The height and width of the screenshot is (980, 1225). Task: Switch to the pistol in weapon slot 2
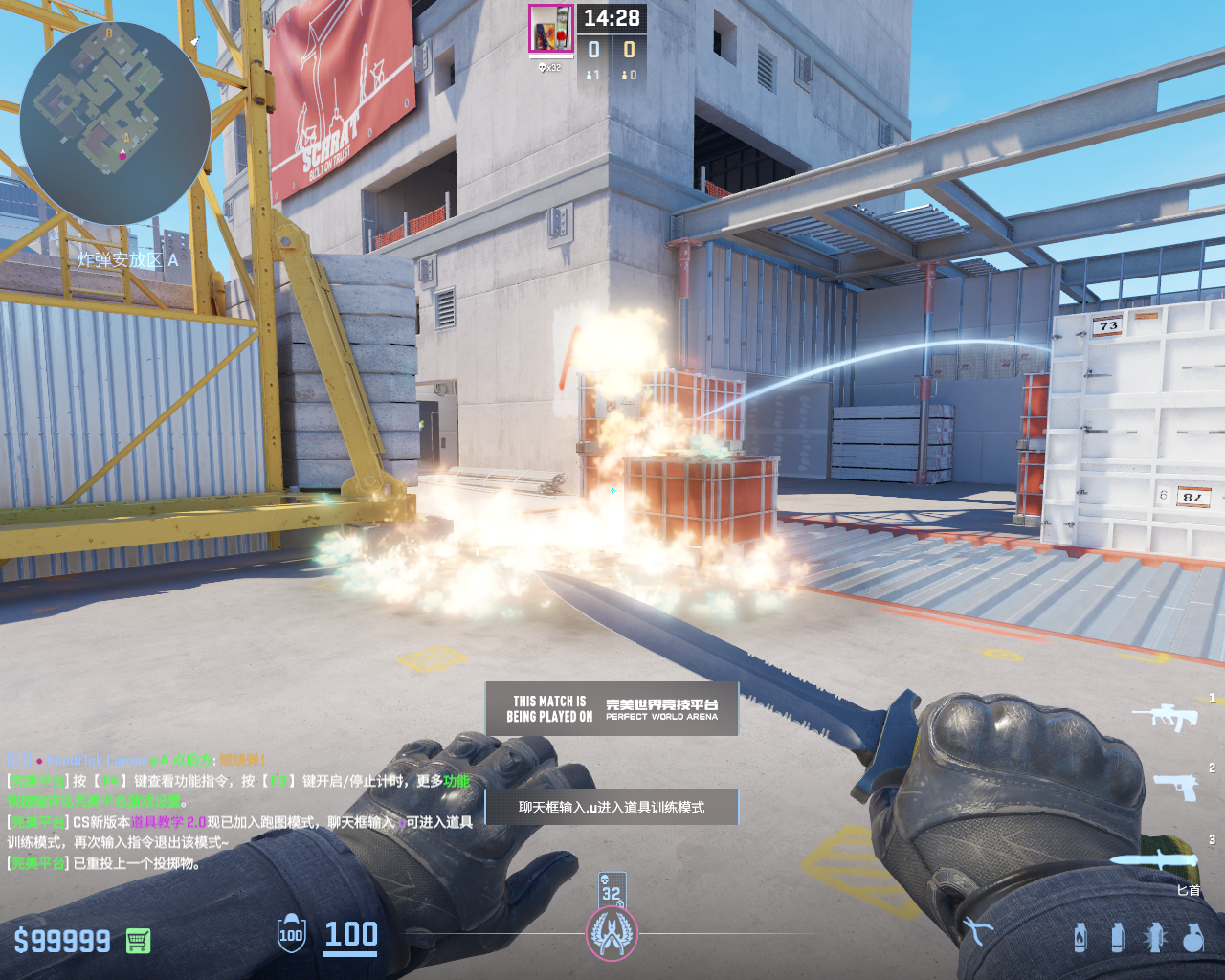pos(1175,787)
